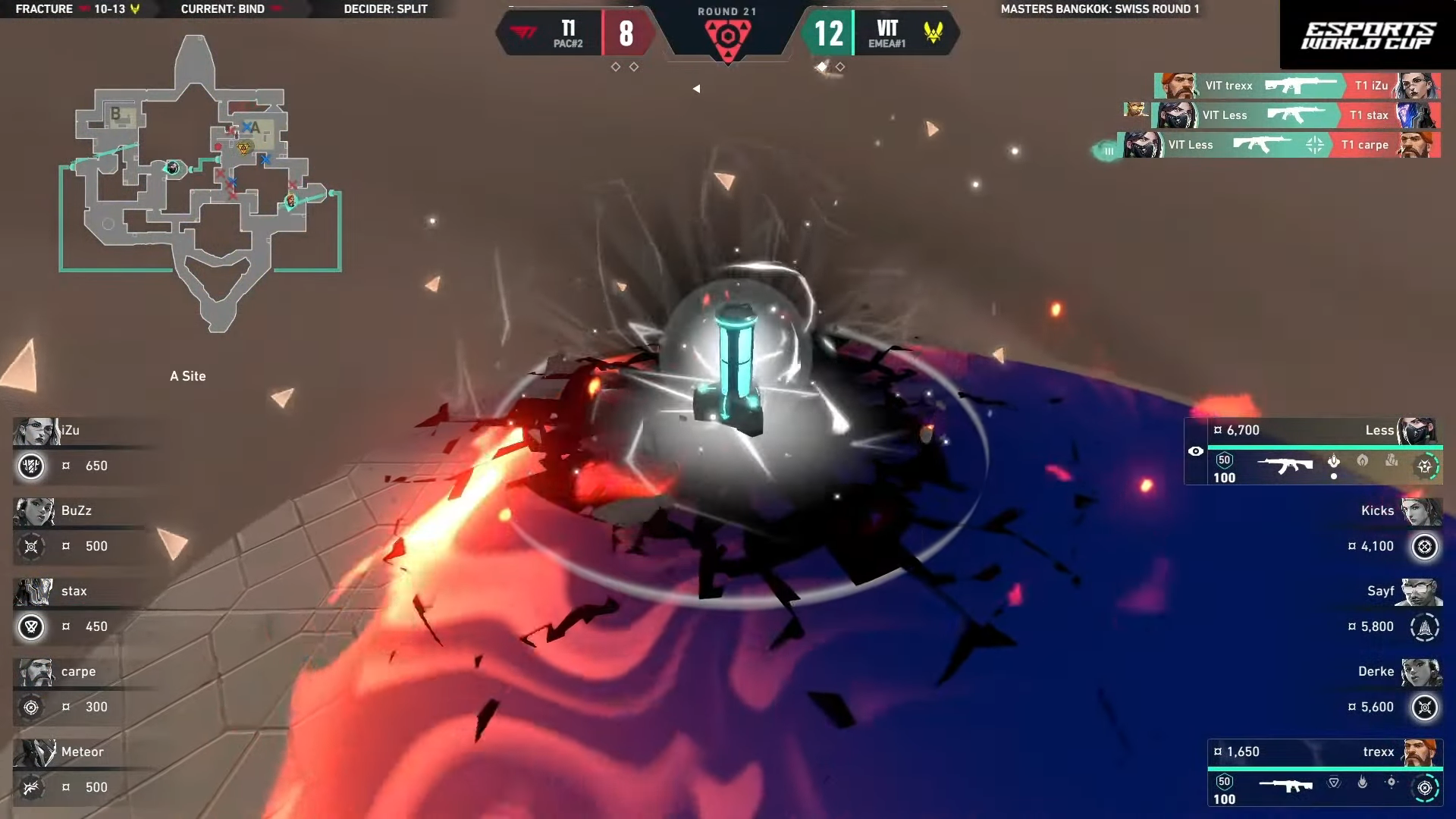This screenshot has height=819, width=1456.
Task: Spectate trexx from the Vitality roster
Action: [1326, 773]
